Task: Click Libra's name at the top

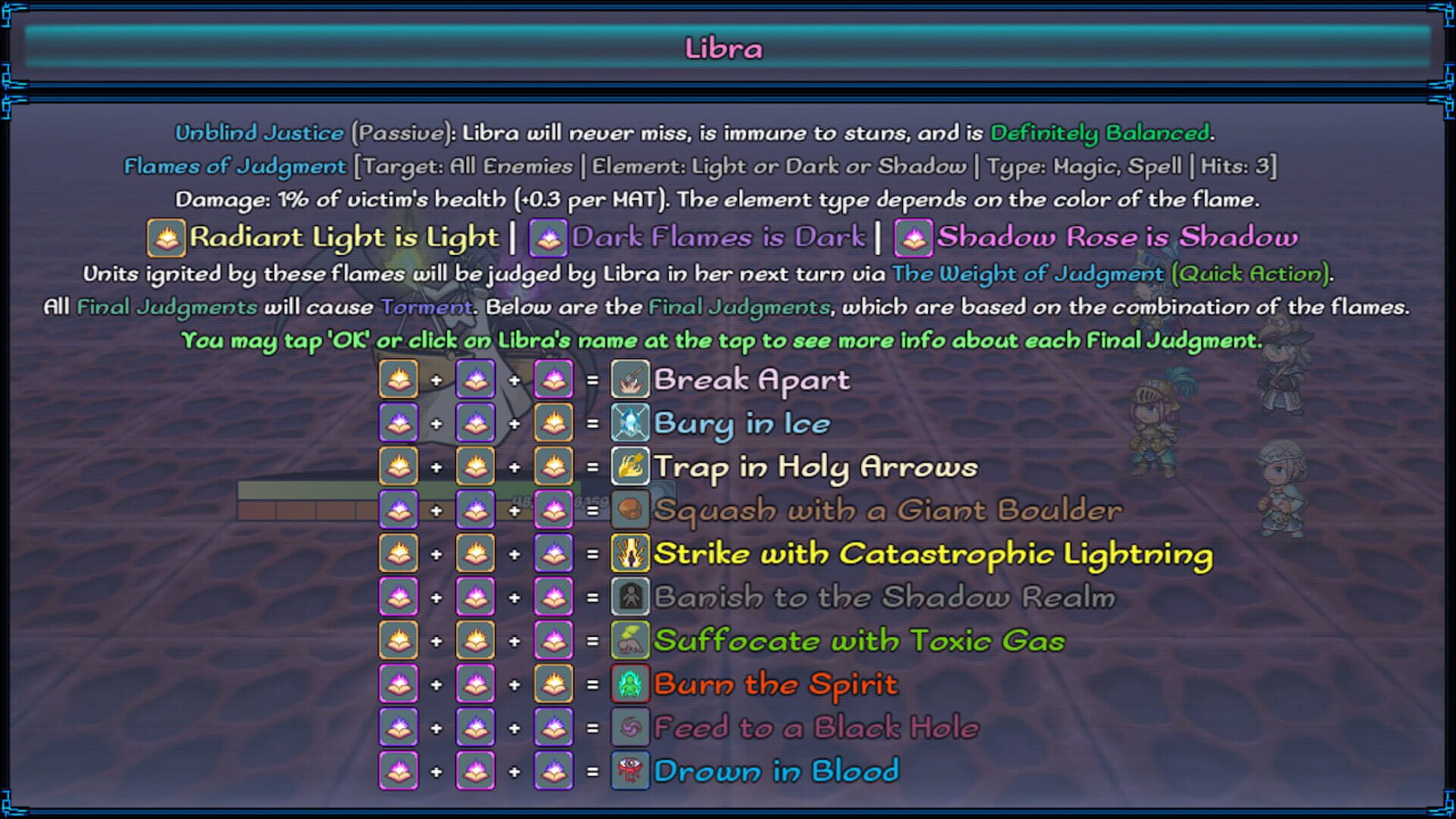Action: [x=726, y=47]
